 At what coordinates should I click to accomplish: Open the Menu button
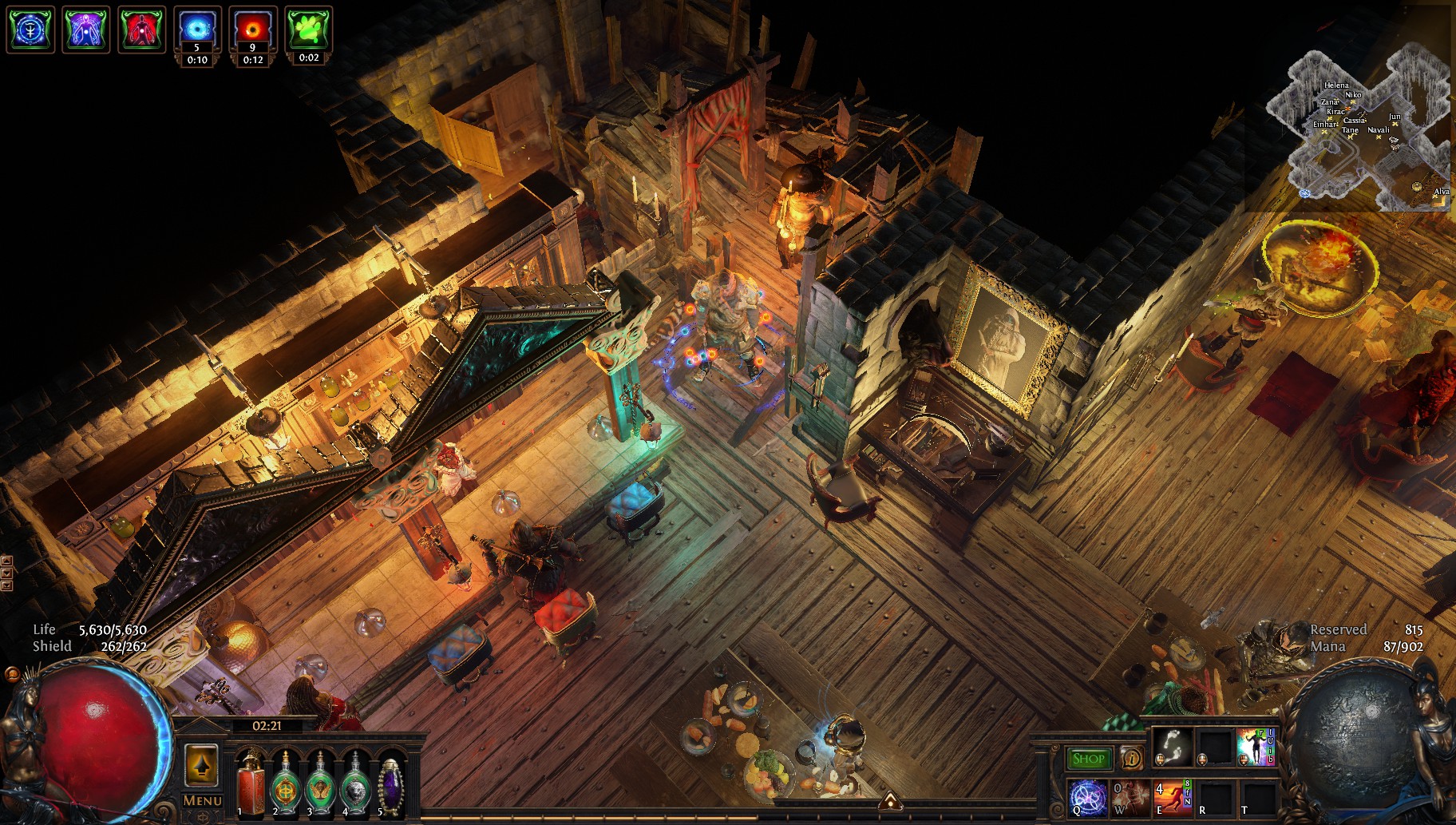click(202, 800)
